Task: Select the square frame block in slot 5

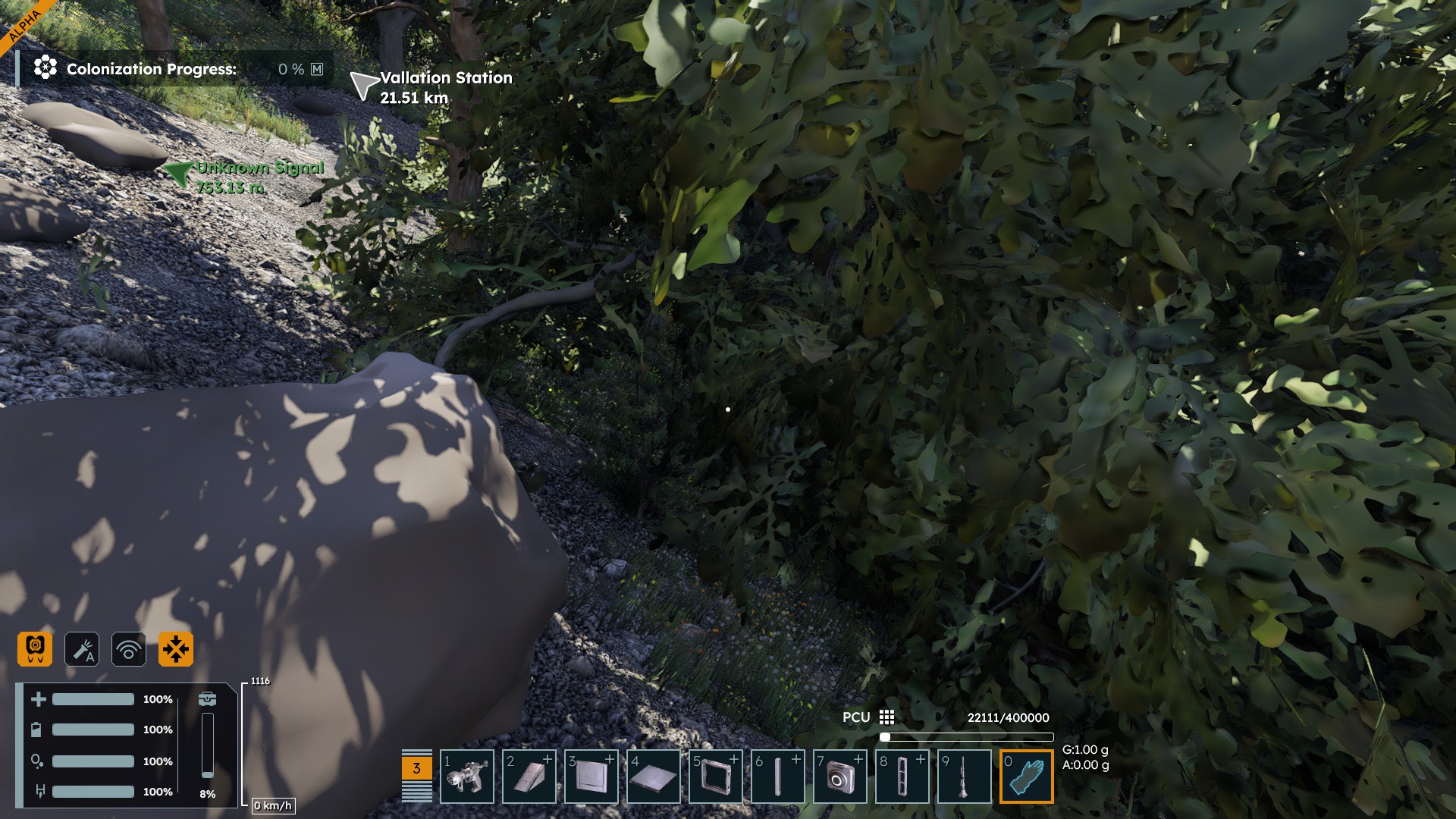Action: pyautogui.click(x=716, y=777)
